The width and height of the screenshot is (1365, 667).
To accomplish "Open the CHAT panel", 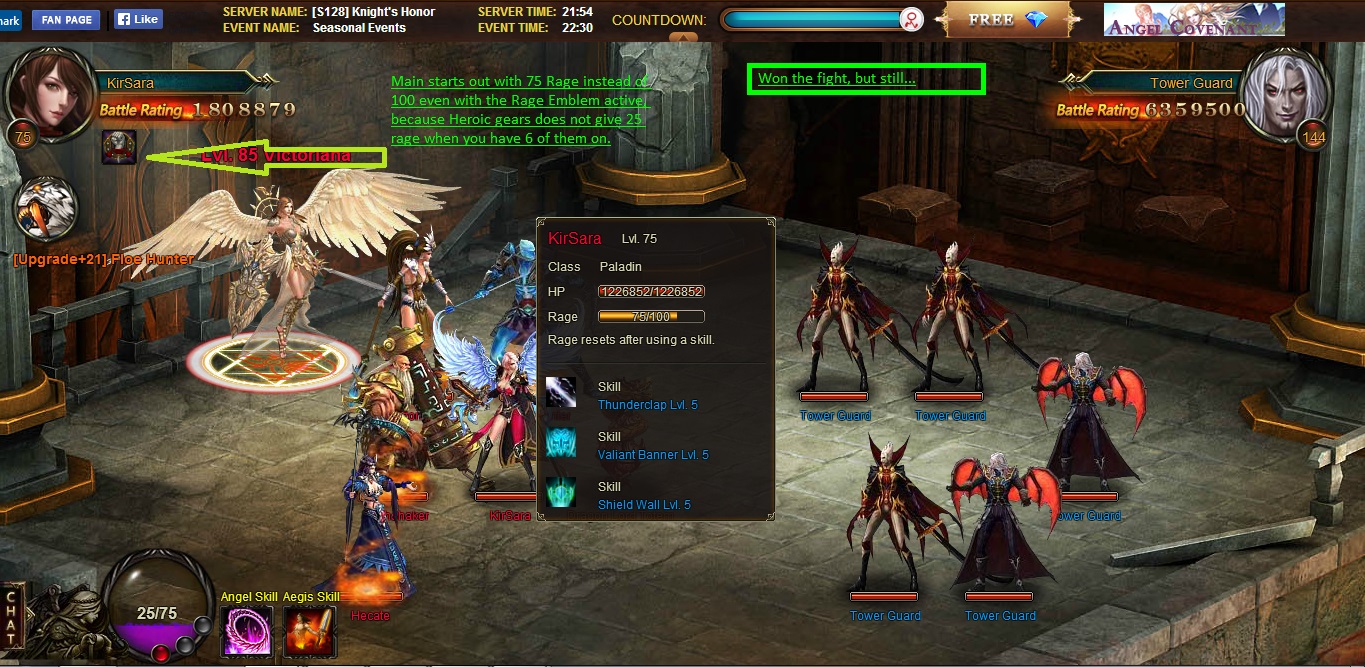I will 11,617.
